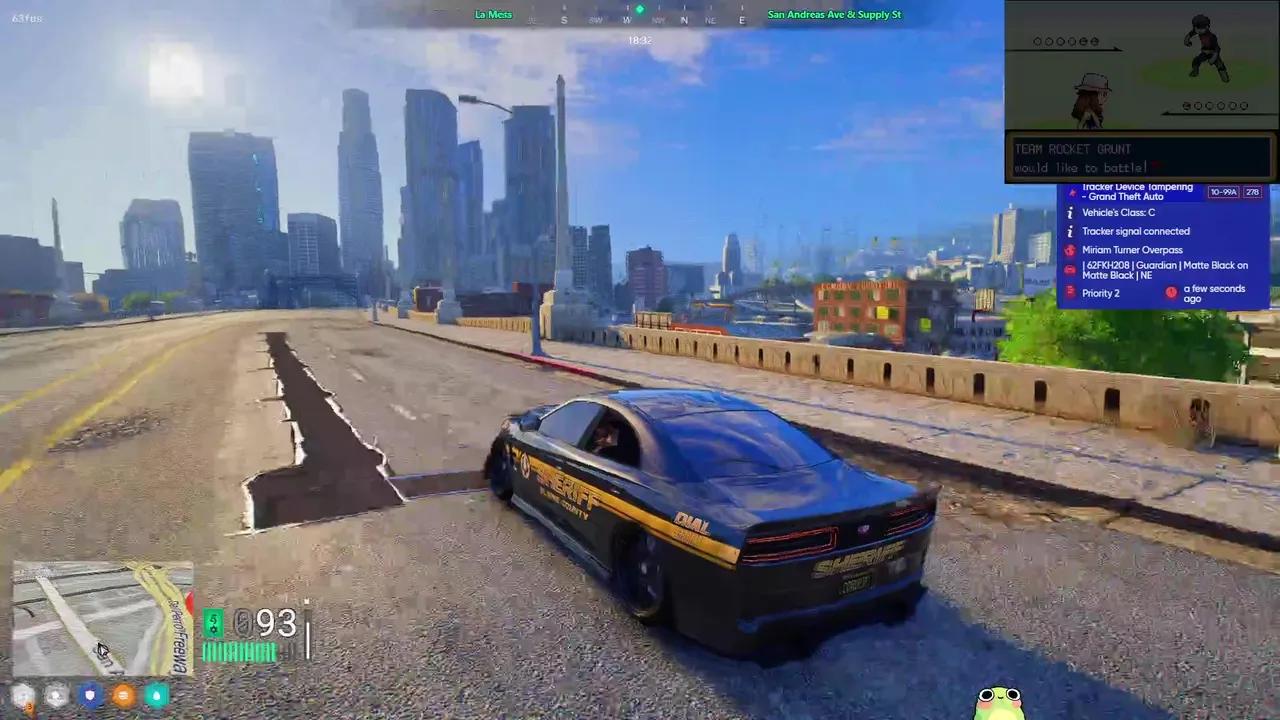Click the 10-99A code button
1280x720 pixels.
pyautogui.click(x=1223, y=192)
